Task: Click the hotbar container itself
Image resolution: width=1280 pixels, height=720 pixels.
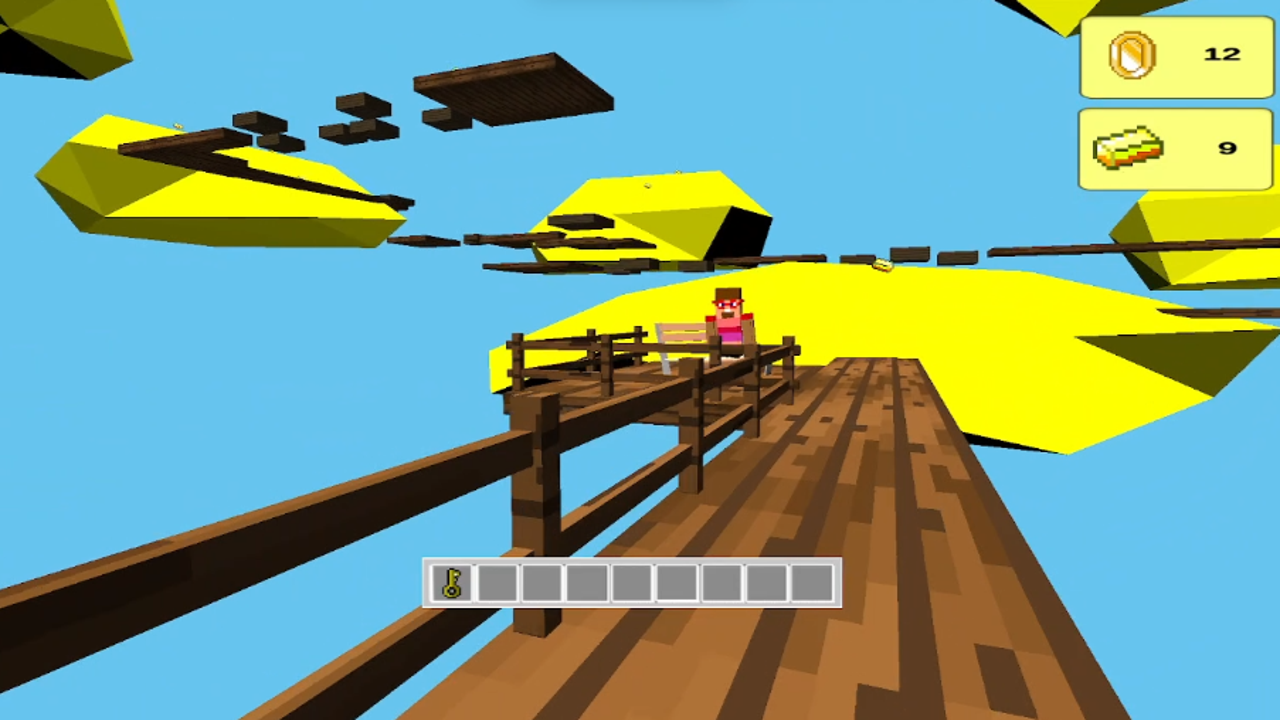Action: (x=632, y=584)
